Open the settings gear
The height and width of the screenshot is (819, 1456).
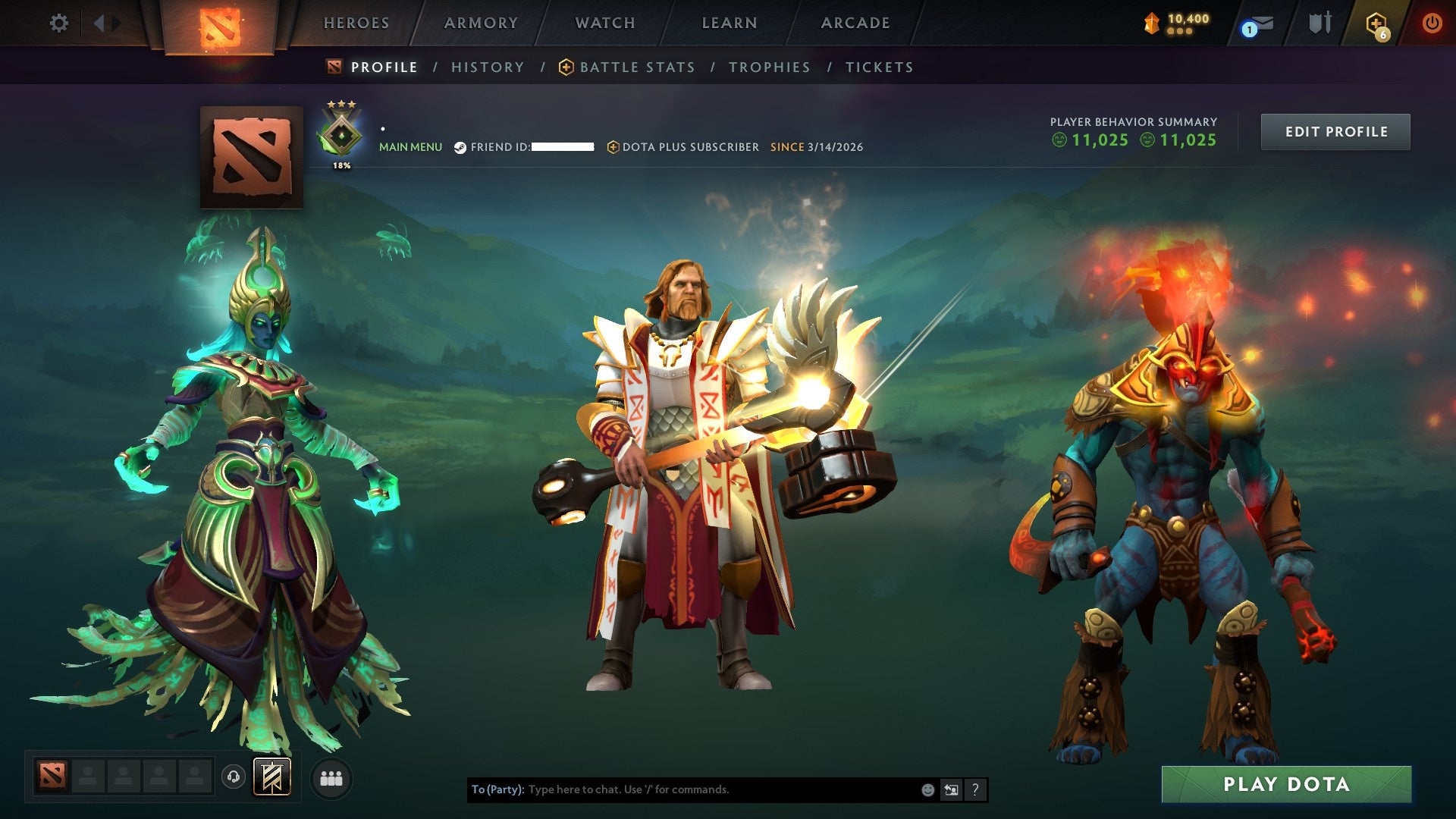click(58, 23)
